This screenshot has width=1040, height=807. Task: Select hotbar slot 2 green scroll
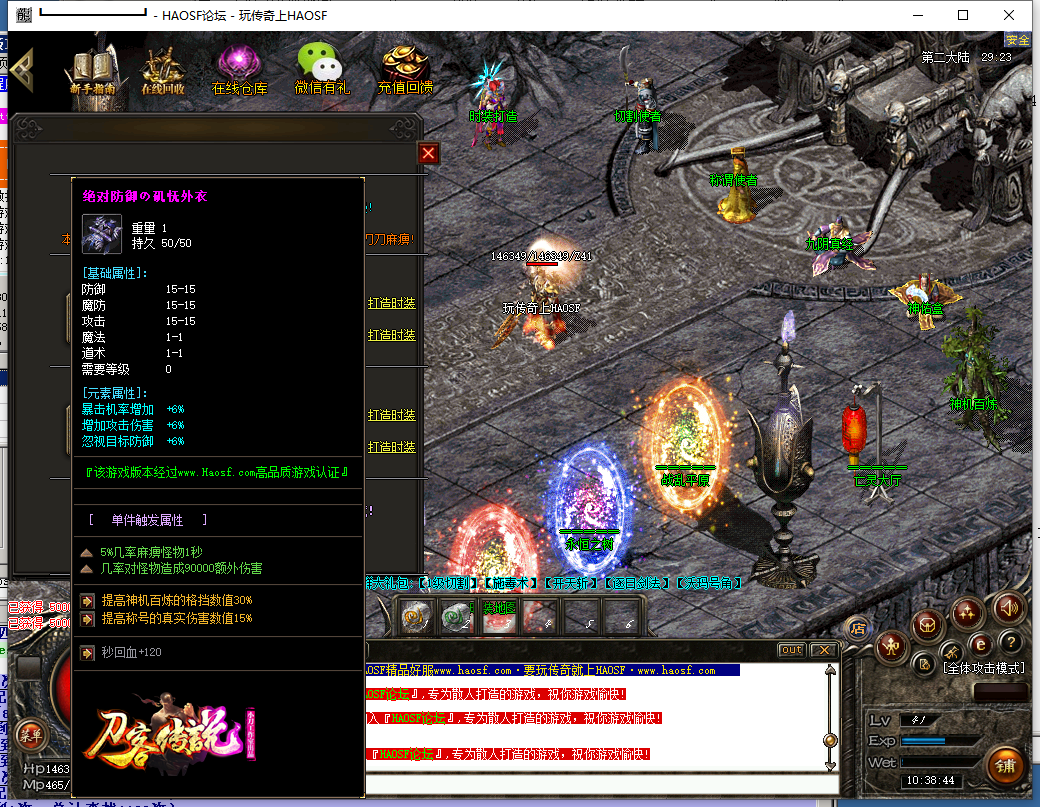click(456, 619)
